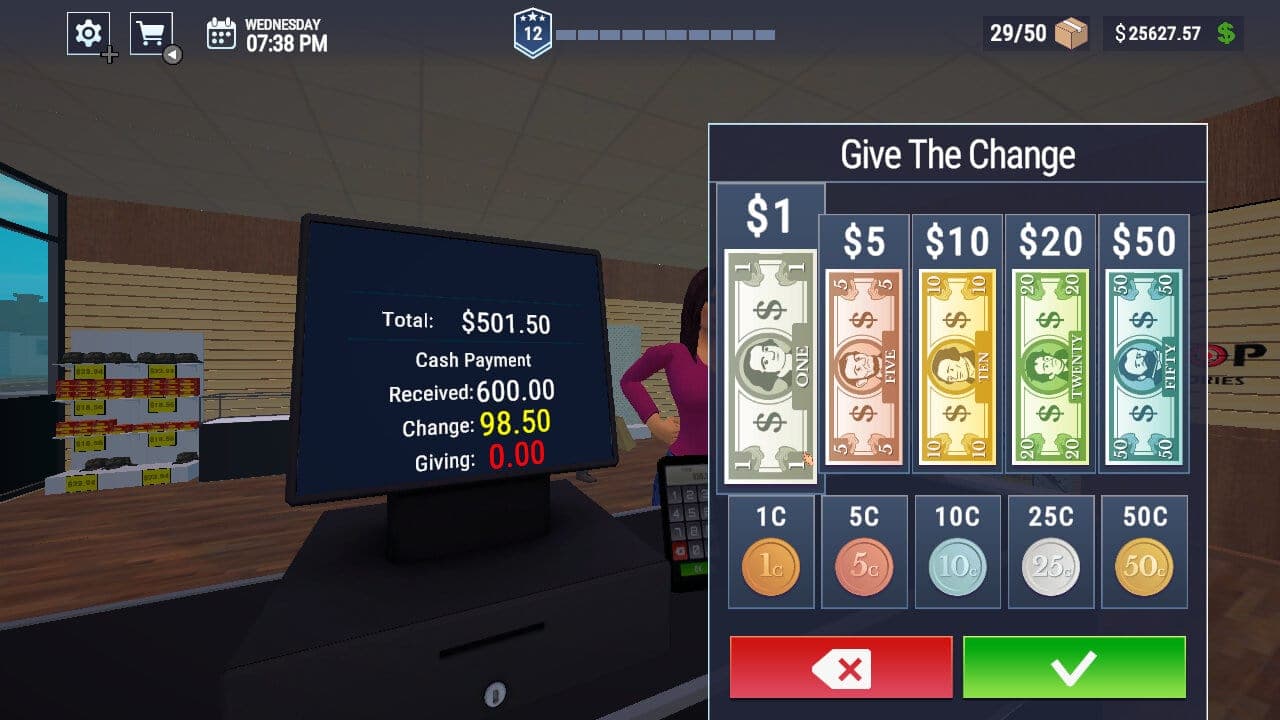Click the calculator beside the register

click(687, 520)
